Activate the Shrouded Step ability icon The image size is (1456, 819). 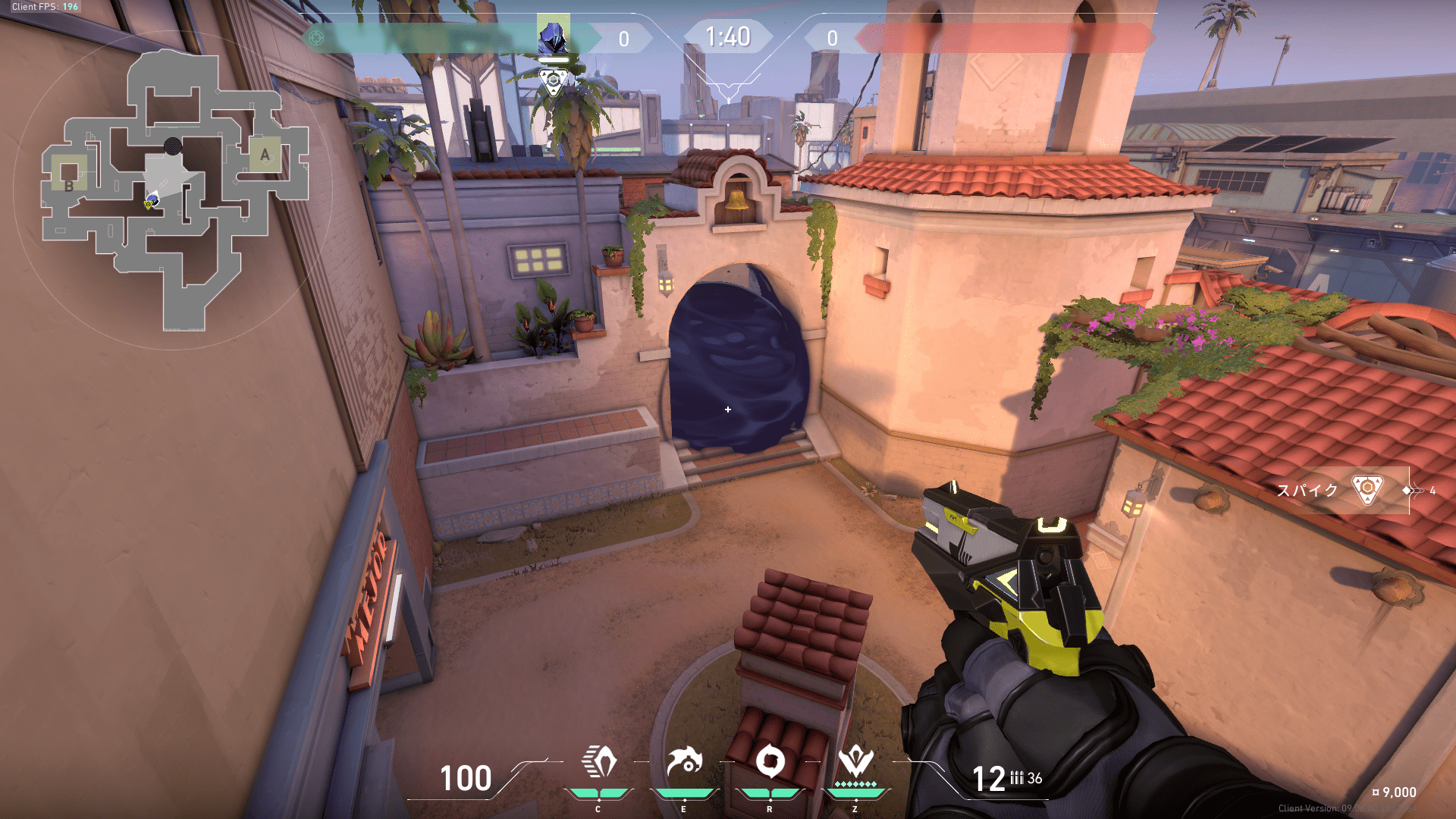598,763
